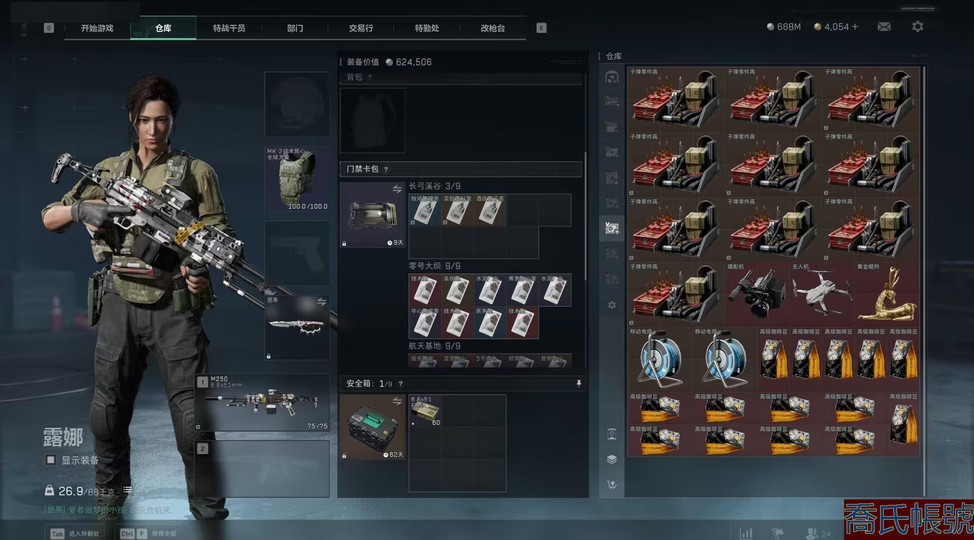Select the ammo stack in the secure container
This screenshot has height=540, width=974.
pyautogui.click(x=426, y=412)
